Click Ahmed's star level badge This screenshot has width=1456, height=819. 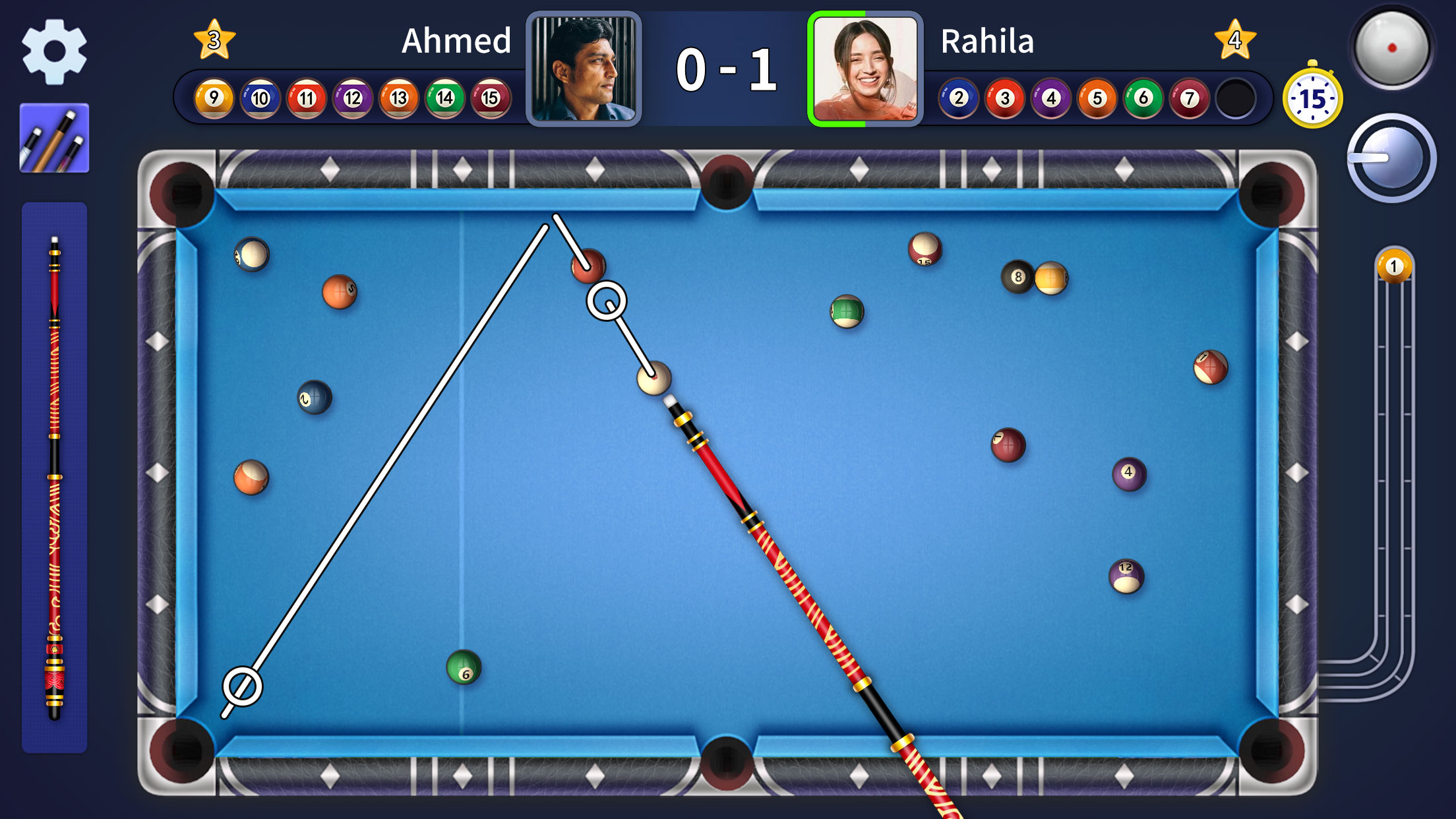pos(214,40)
